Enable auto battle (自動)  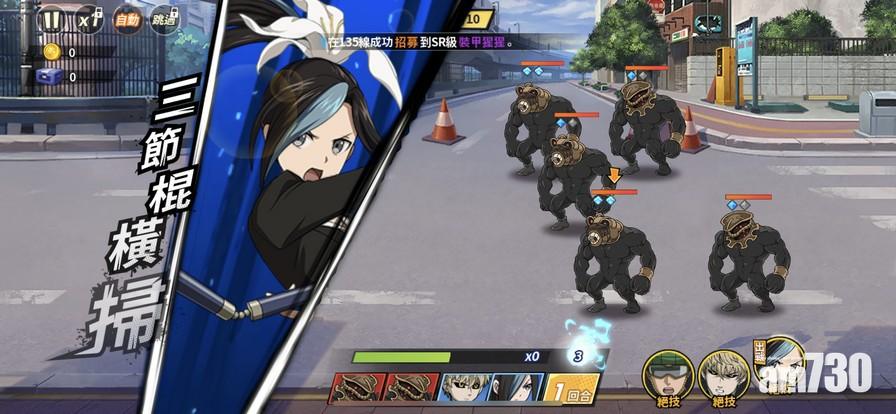[126, 20]
